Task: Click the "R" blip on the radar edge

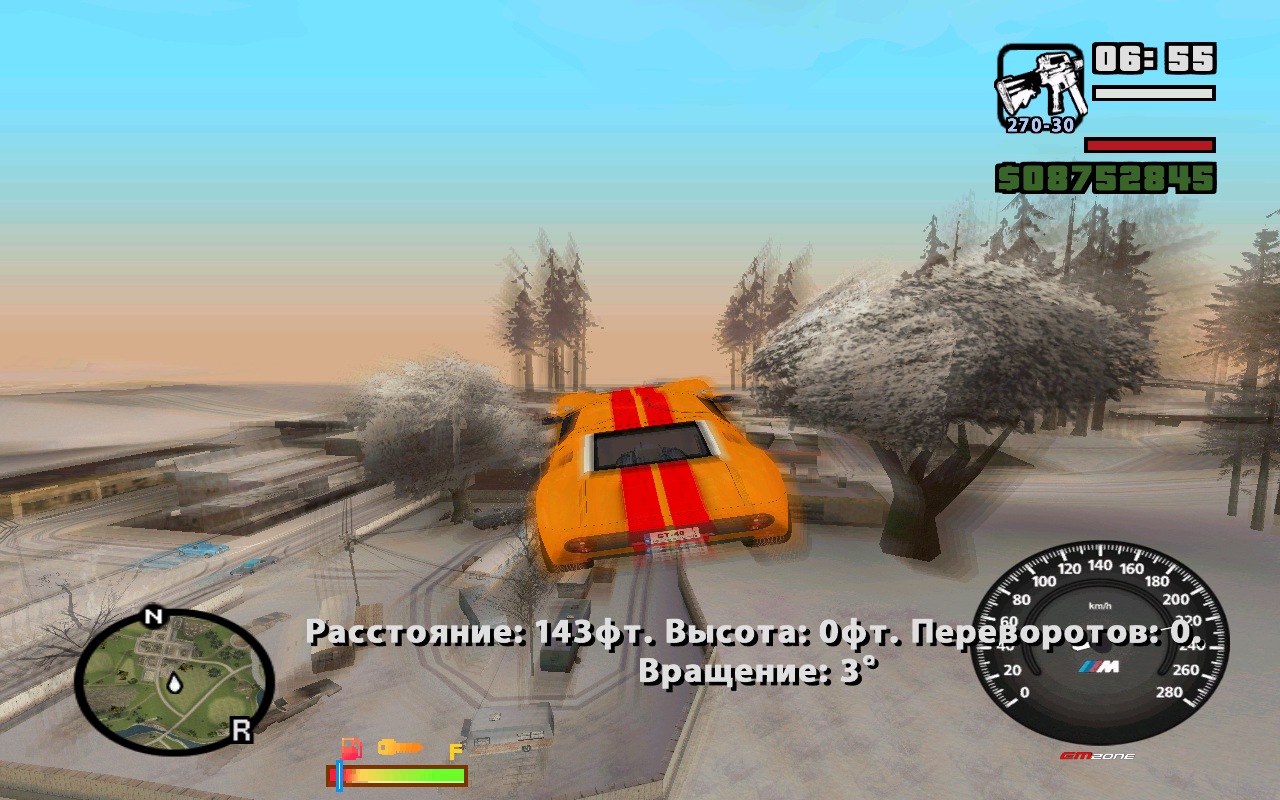Action: tap(241, 731)
